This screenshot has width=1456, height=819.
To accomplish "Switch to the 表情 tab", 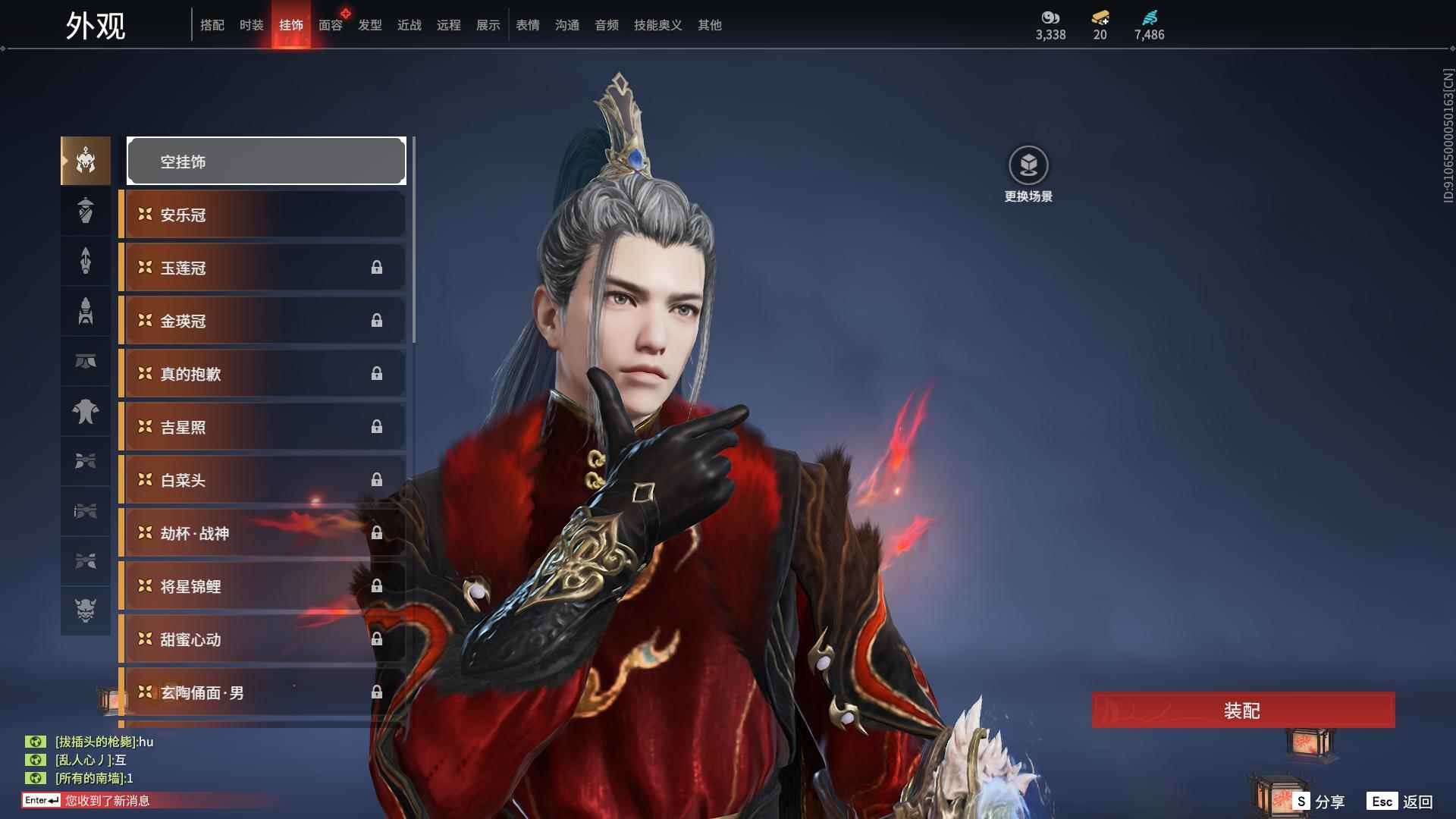I will tap(527, 25).
